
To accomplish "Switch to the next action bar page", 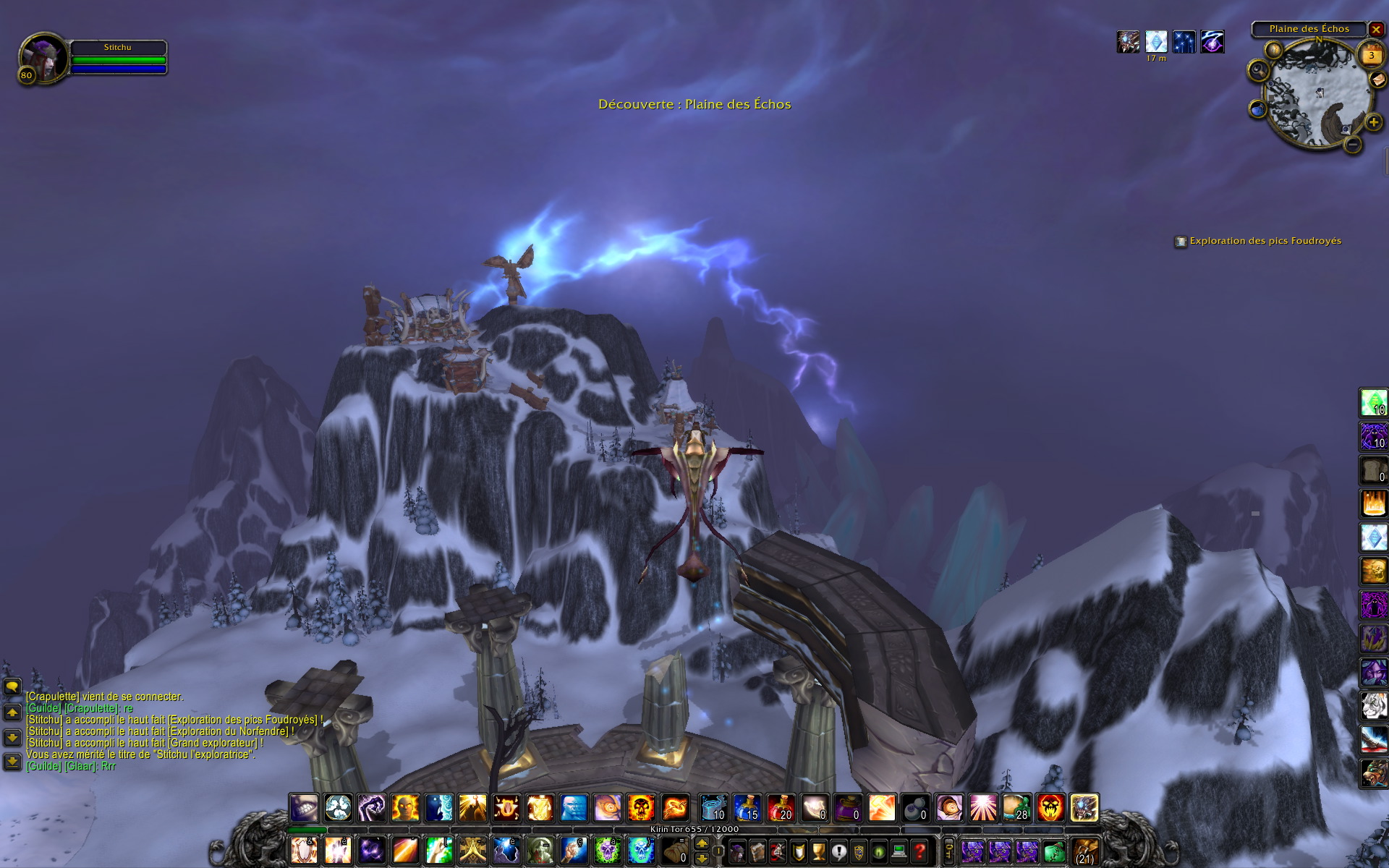I will tap(702, 843).
